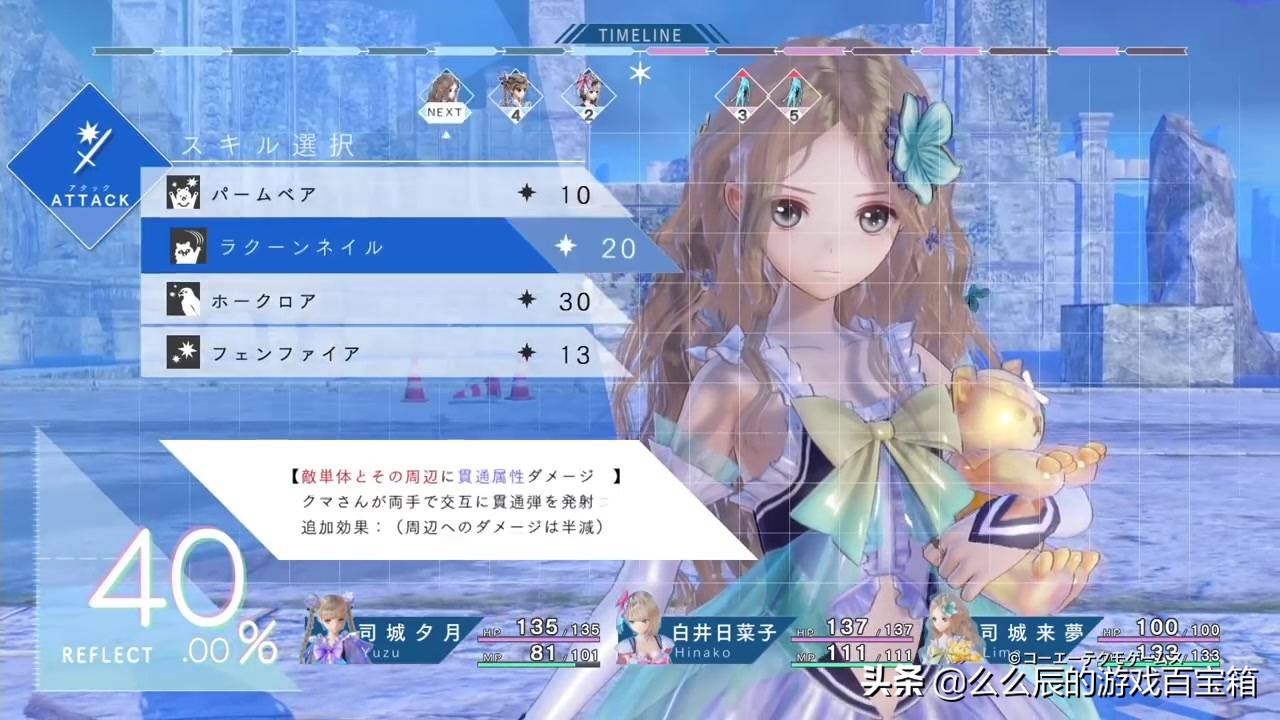Click enemy icon labeled 3 on the timeline
Image resolution: width=1280 pixels, height=720 pixels.
click(x=741, y=93)
